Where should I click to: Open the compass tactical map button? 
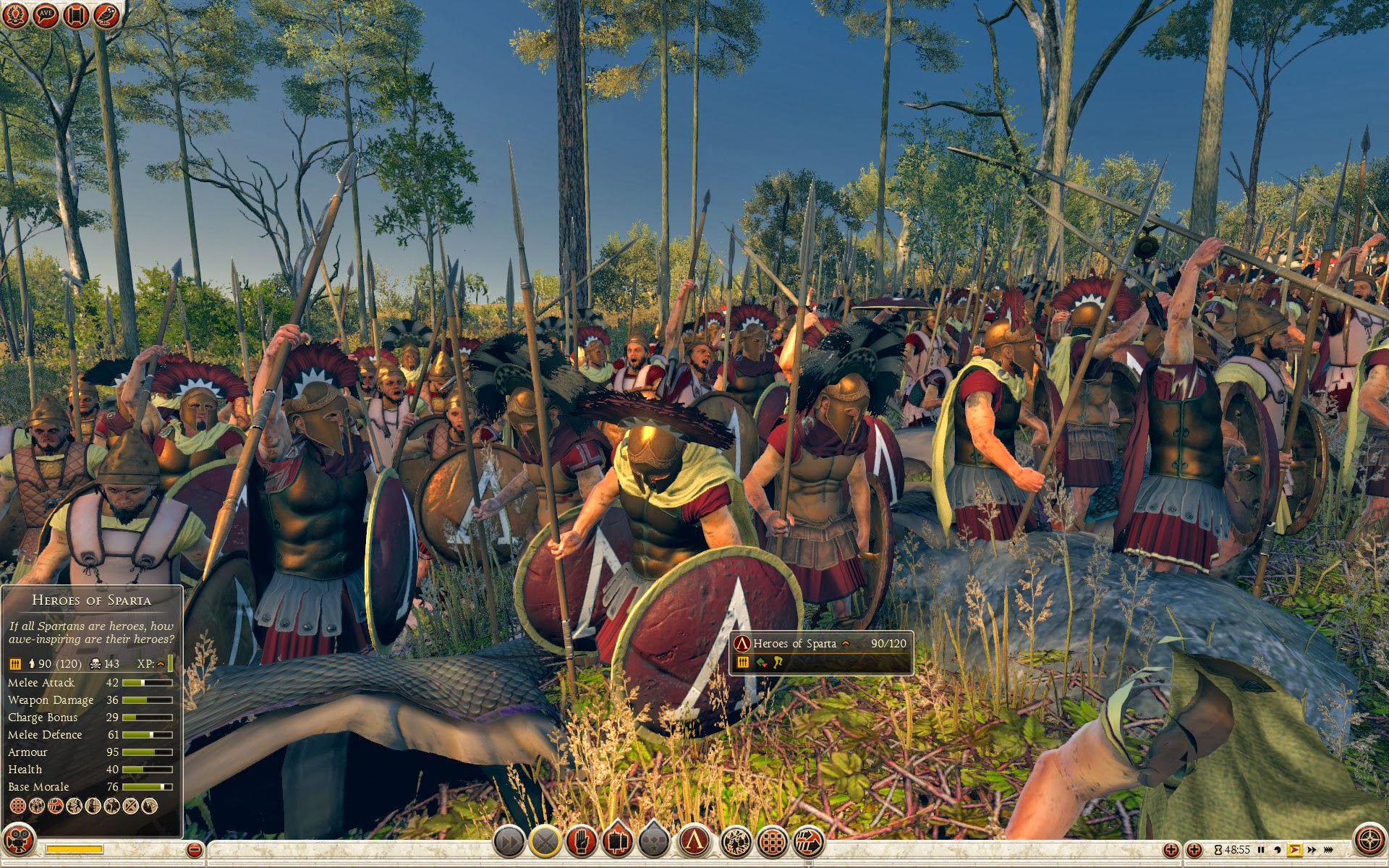(1369, 840)
